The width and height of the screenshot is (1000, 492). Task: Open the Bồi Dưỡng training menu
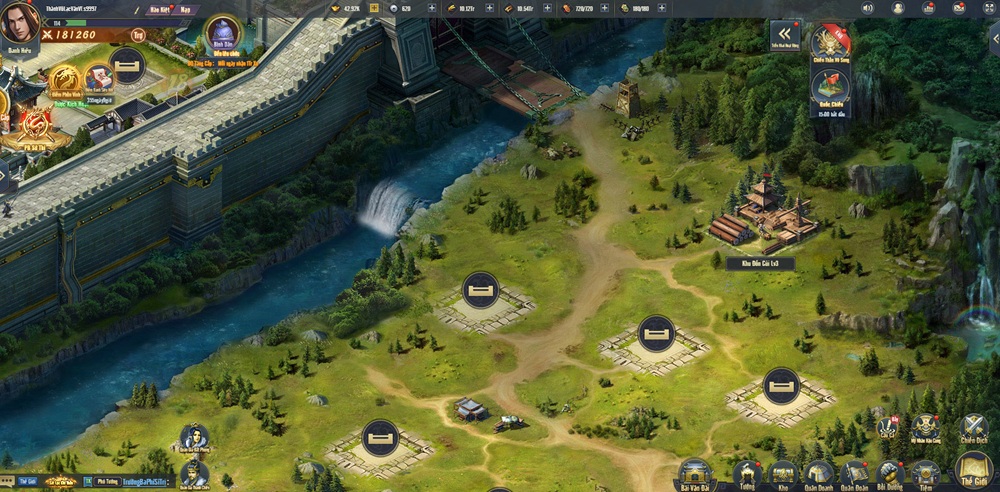[890, 473]
